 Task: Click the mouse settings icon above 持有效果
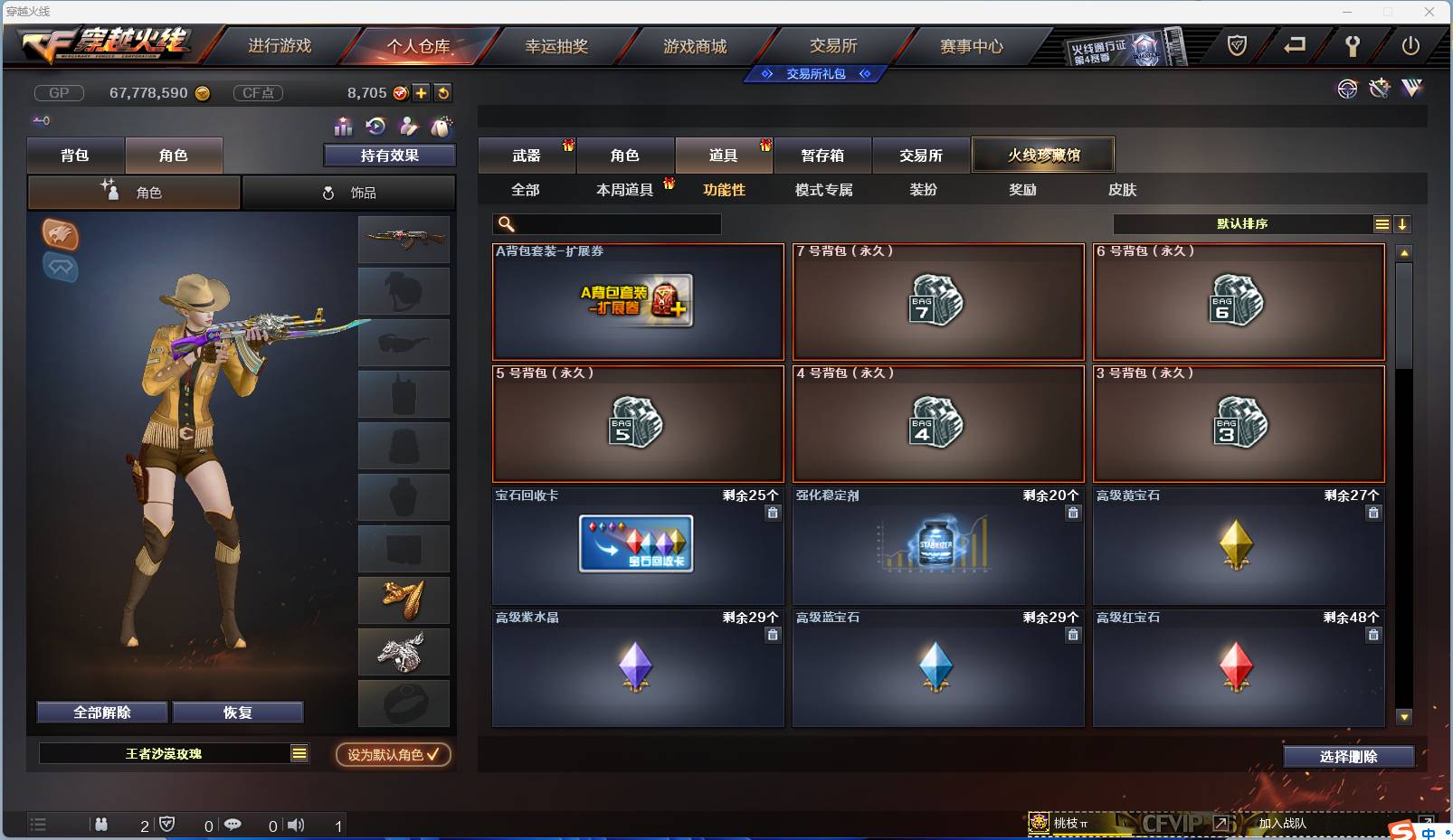[442, 127]
